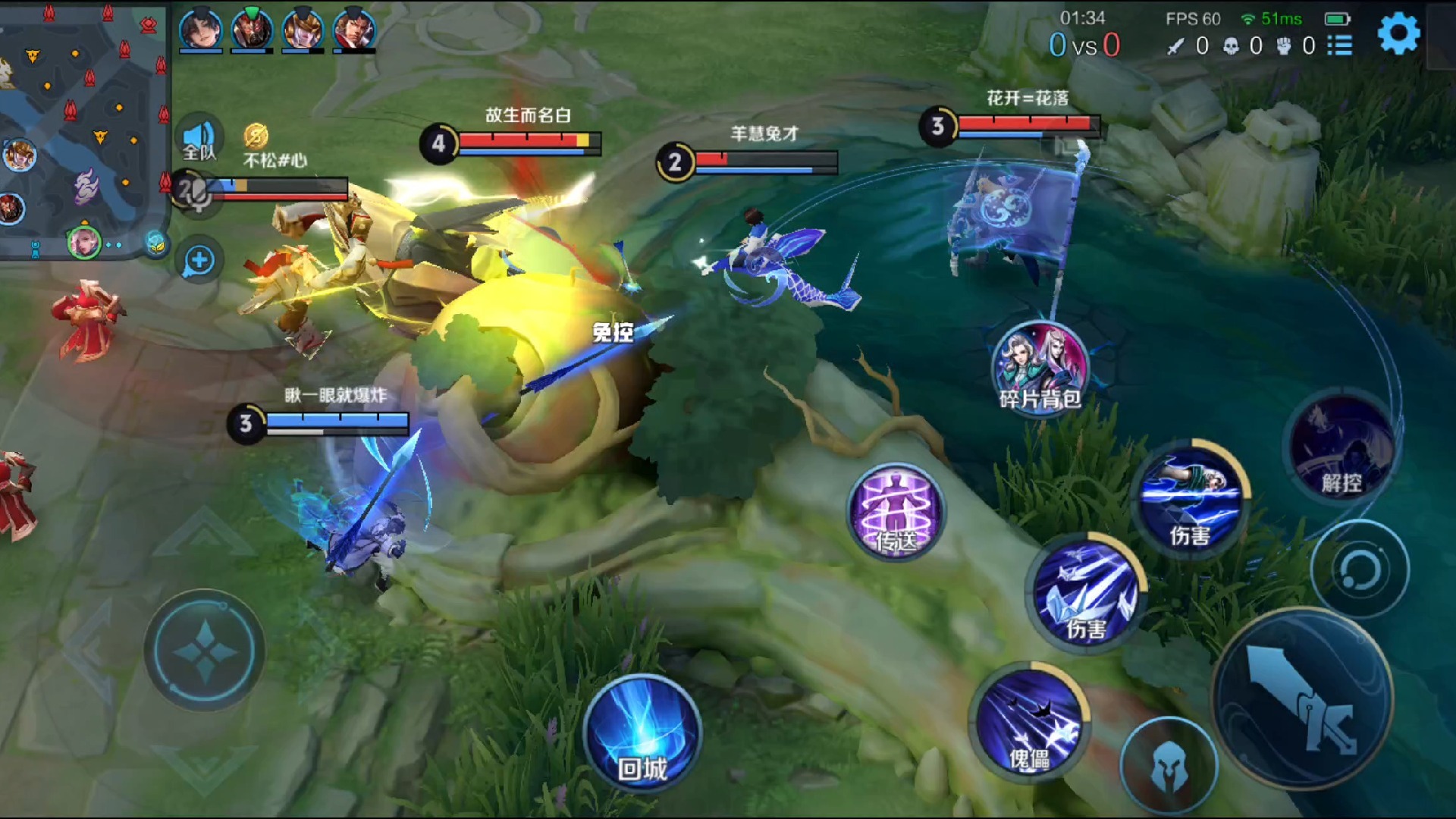Click the minimap
This screenshot has width=1456, height=819.
83,129
